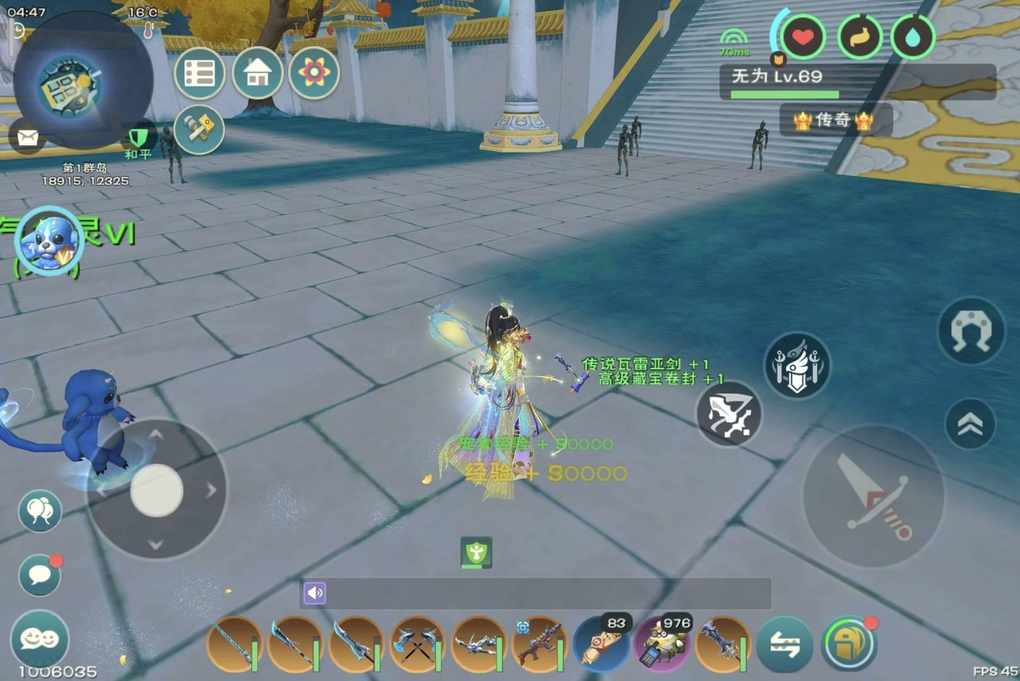Image resolution: width=1020 pixels, height=681 pixels.
Task: Jump using the double chevron button
Action: (969, 424)
